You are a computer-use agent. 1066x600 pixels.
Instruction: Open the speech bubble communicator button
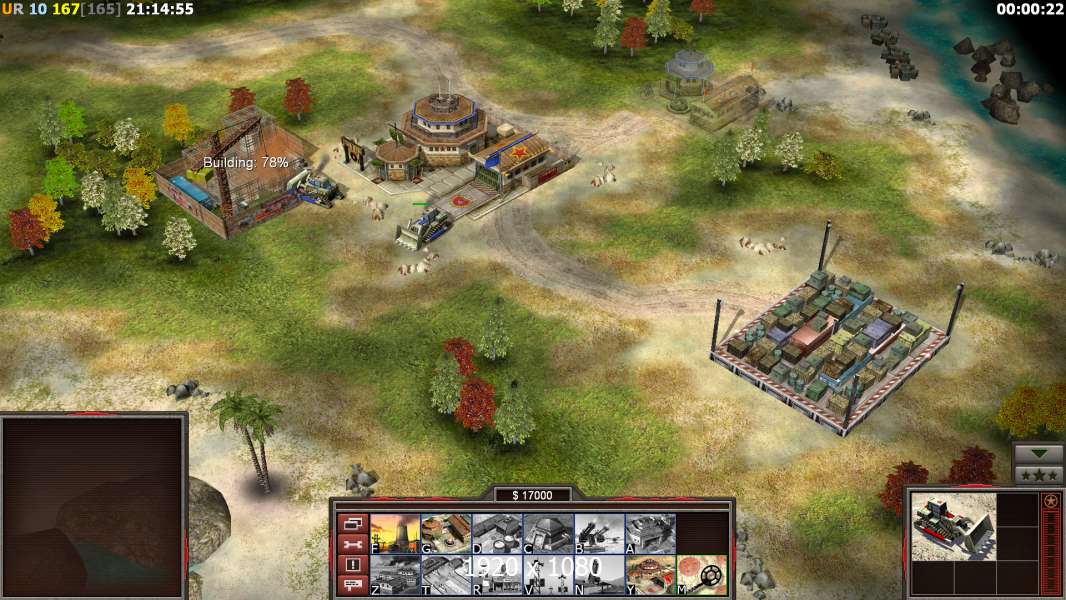pyautogui.click(x=352, y=586)
